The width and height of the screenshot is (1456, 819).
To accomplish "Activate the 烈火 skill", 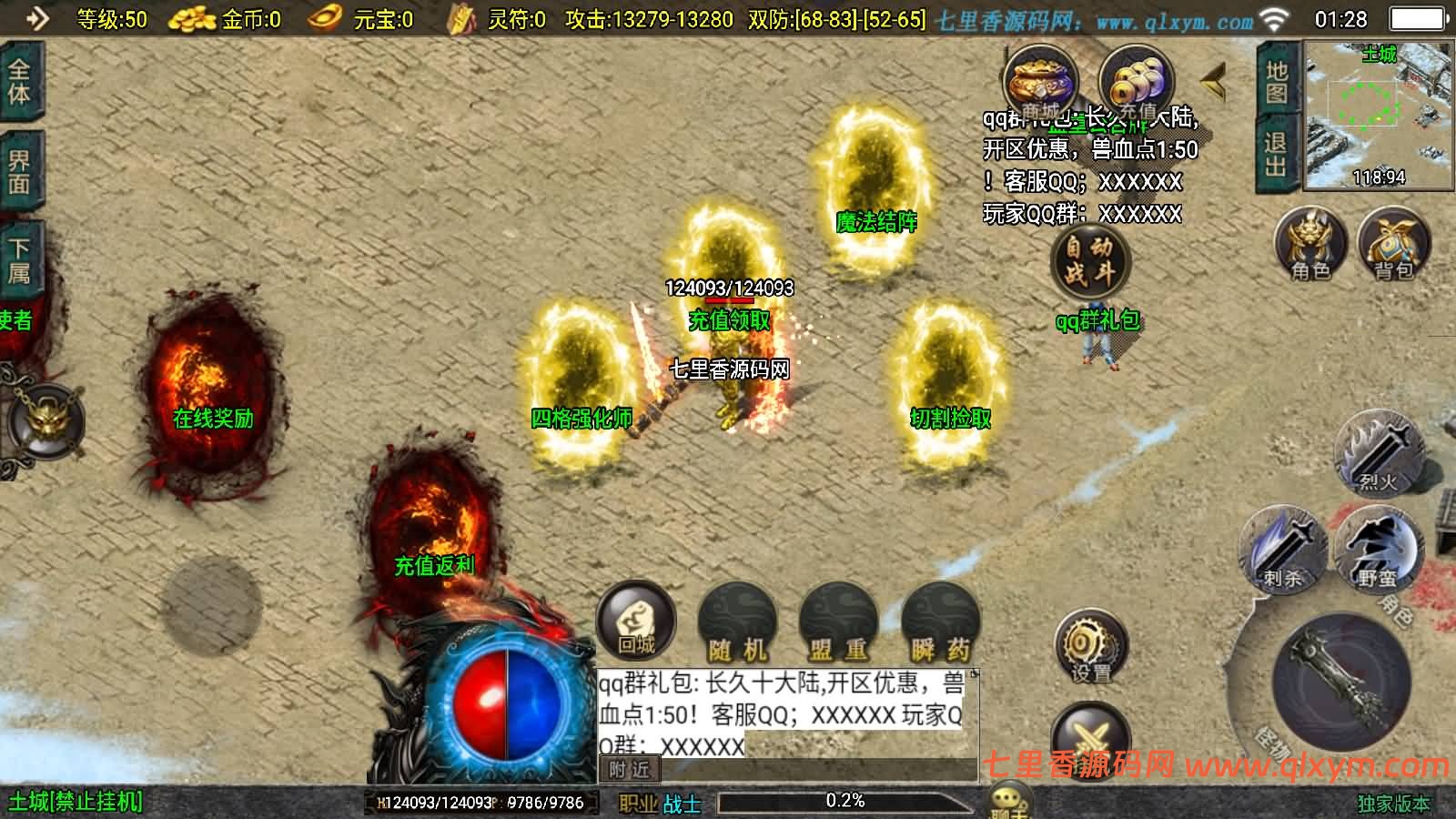I will (1378, 452).
